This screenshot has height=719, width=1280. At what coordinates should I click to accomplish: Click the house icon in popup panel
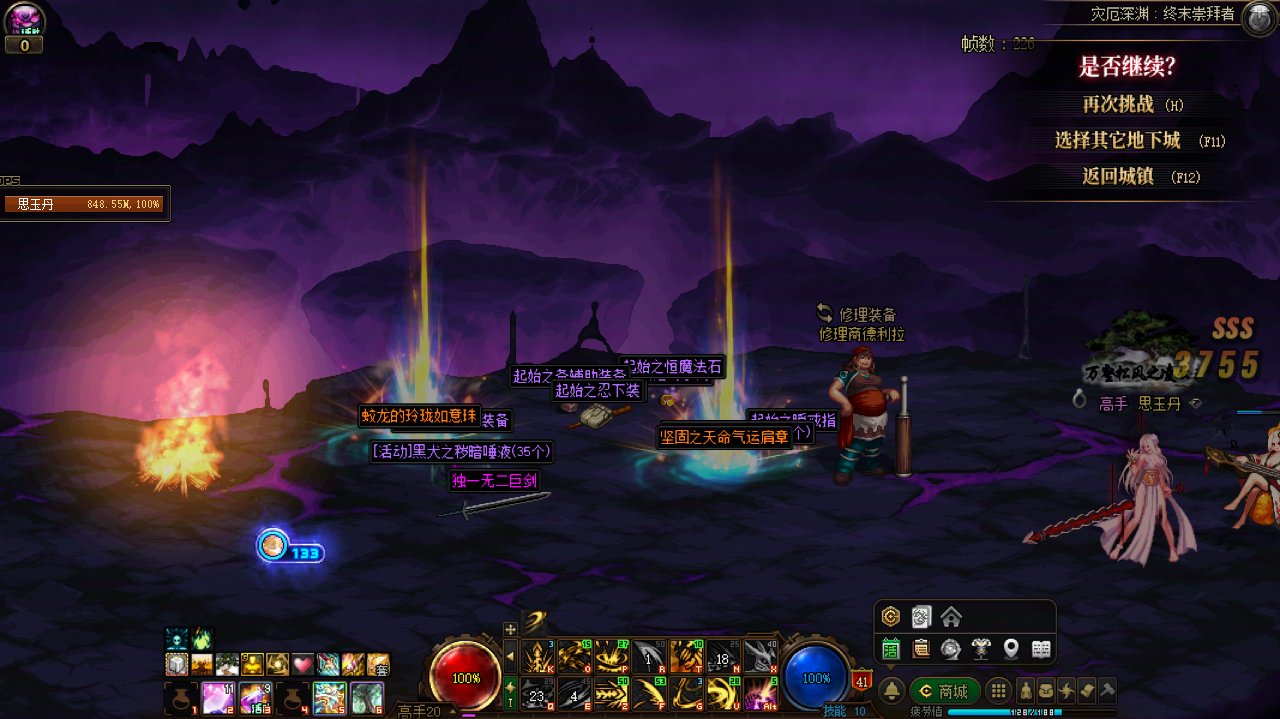pyautogui.click(x=951, y=617)
